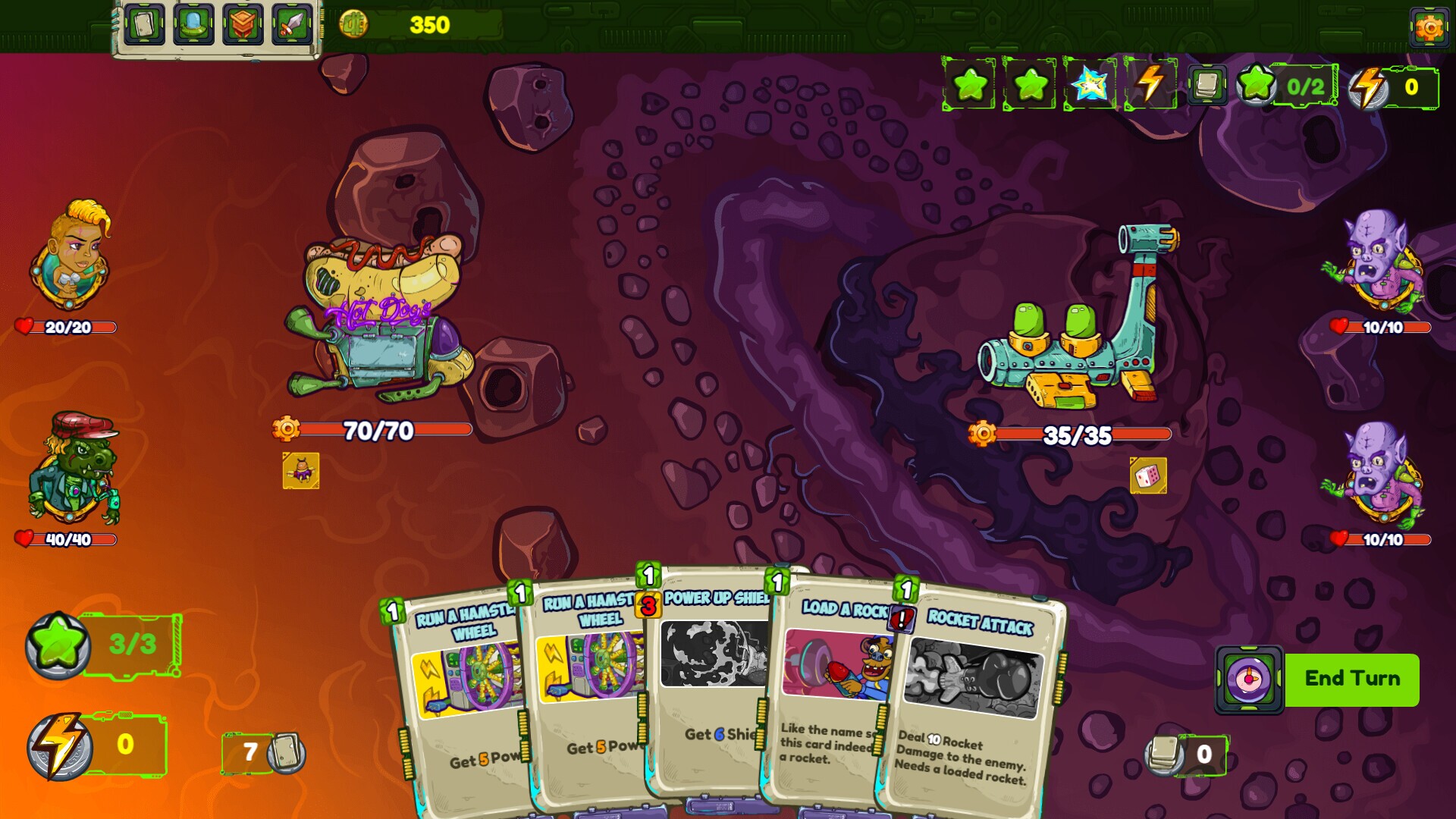Click the orange lightning energy icon top right
The image size is (1456, 819).
coord(1367,87)
